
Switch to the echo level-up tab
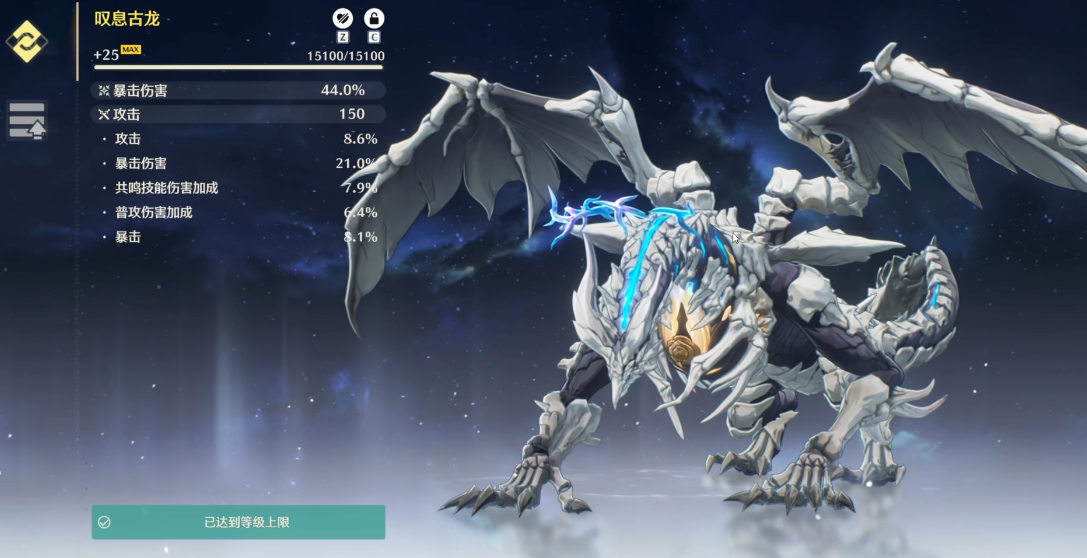27,120
